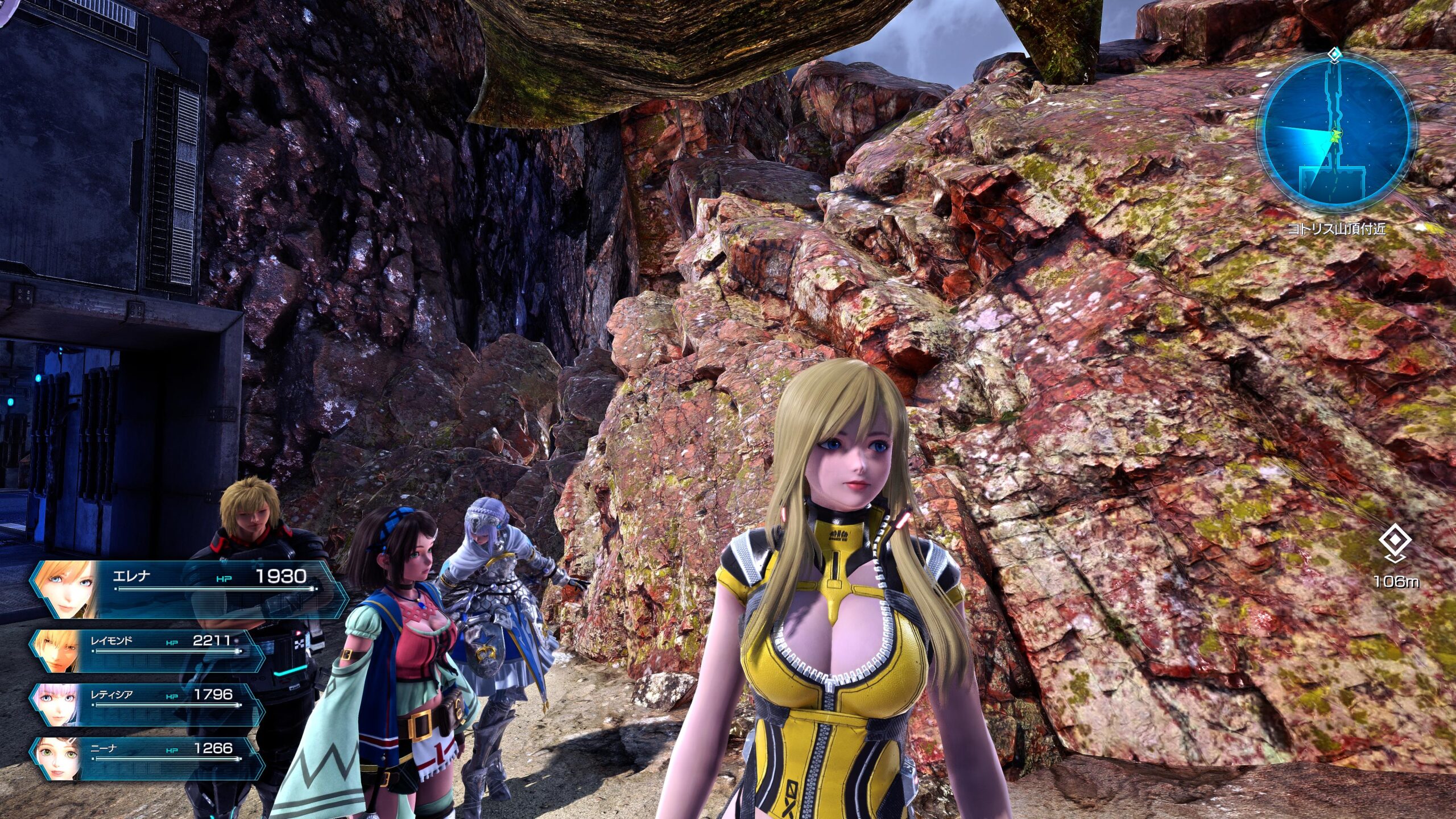Choose Raymond's party member row
The width and height of the screenshot is (1456, 819).
[148, 650]
